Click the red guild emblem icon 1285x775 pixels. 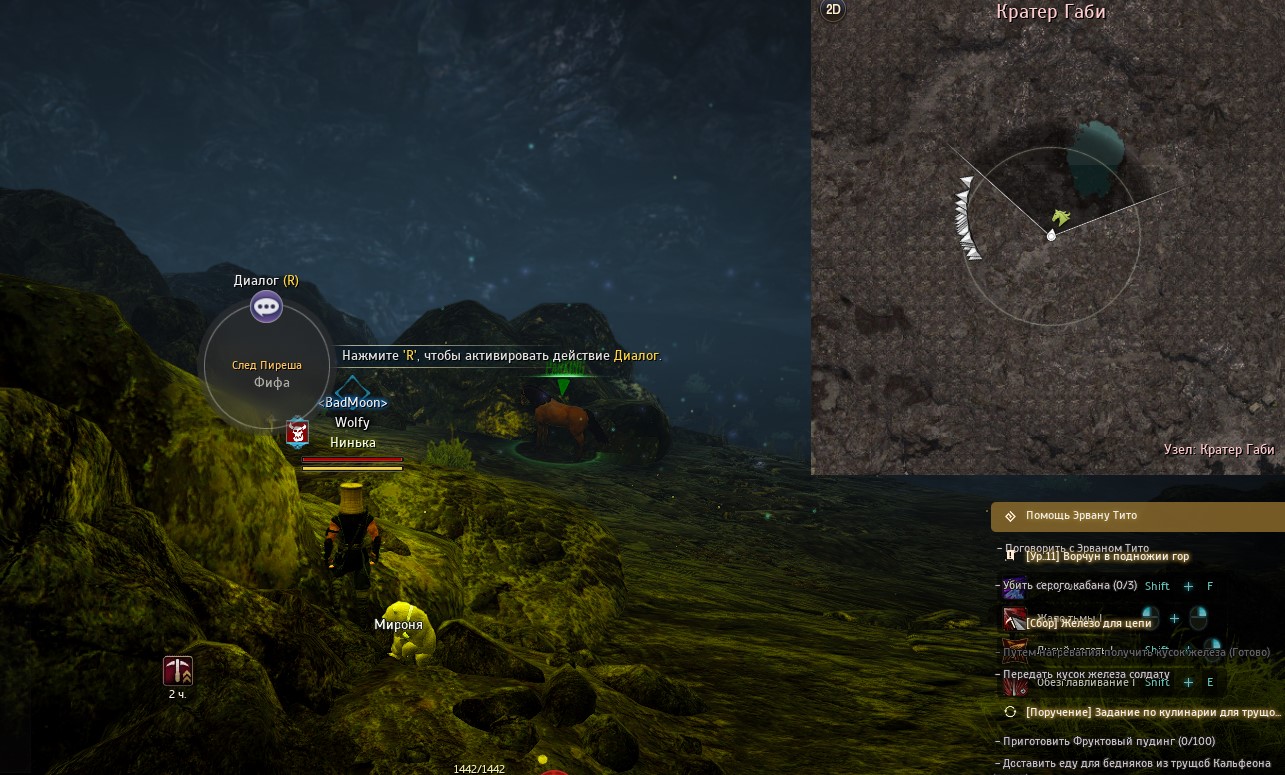coord(297,433)
